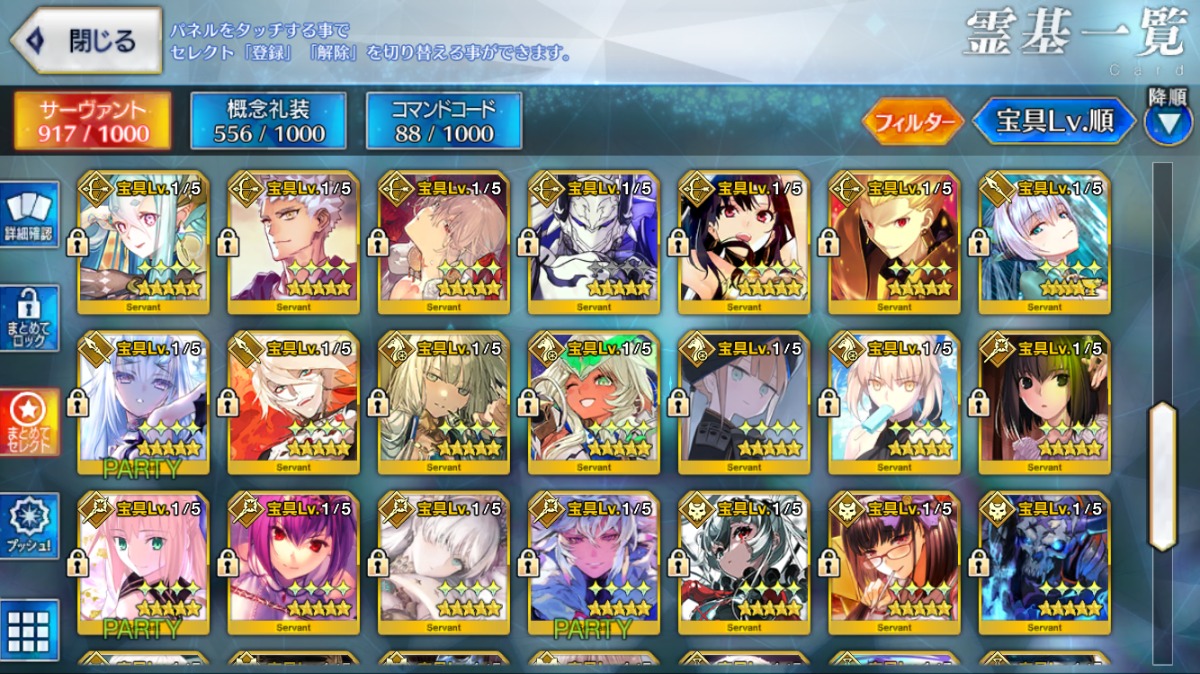The height and width of the screenshot is (674, 1200).
Task: Activate the まとめてセレクト bulk select button
Action: click(30, 422)
